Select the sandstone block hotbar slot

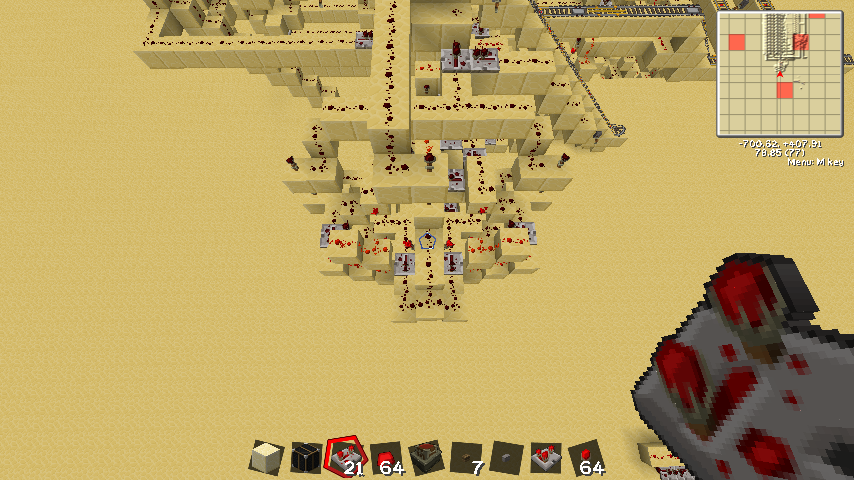point(265,458)
